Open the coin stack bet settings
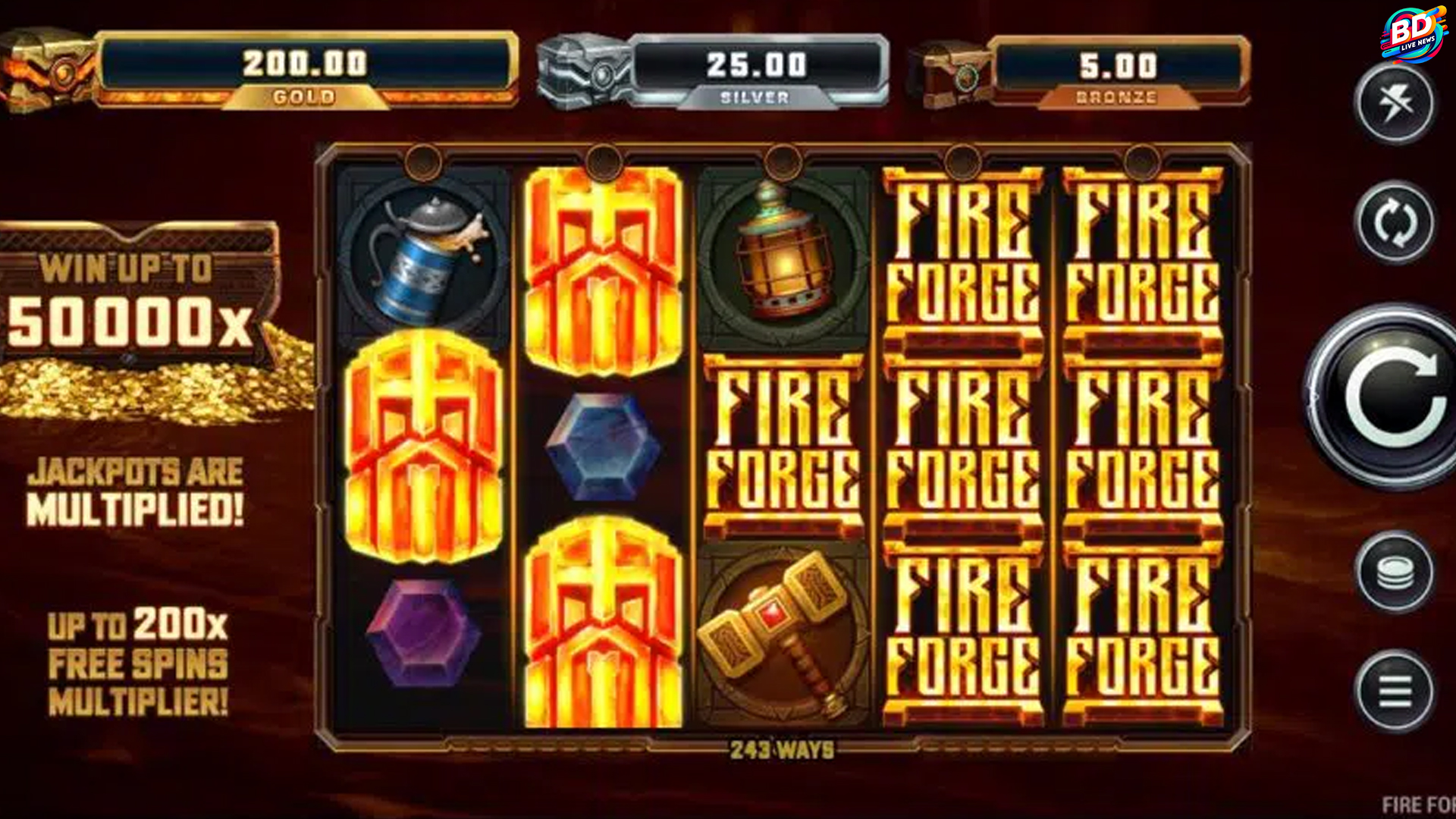The width and height of the screenshot is (1456, 819). click(x=1395, y=573)
